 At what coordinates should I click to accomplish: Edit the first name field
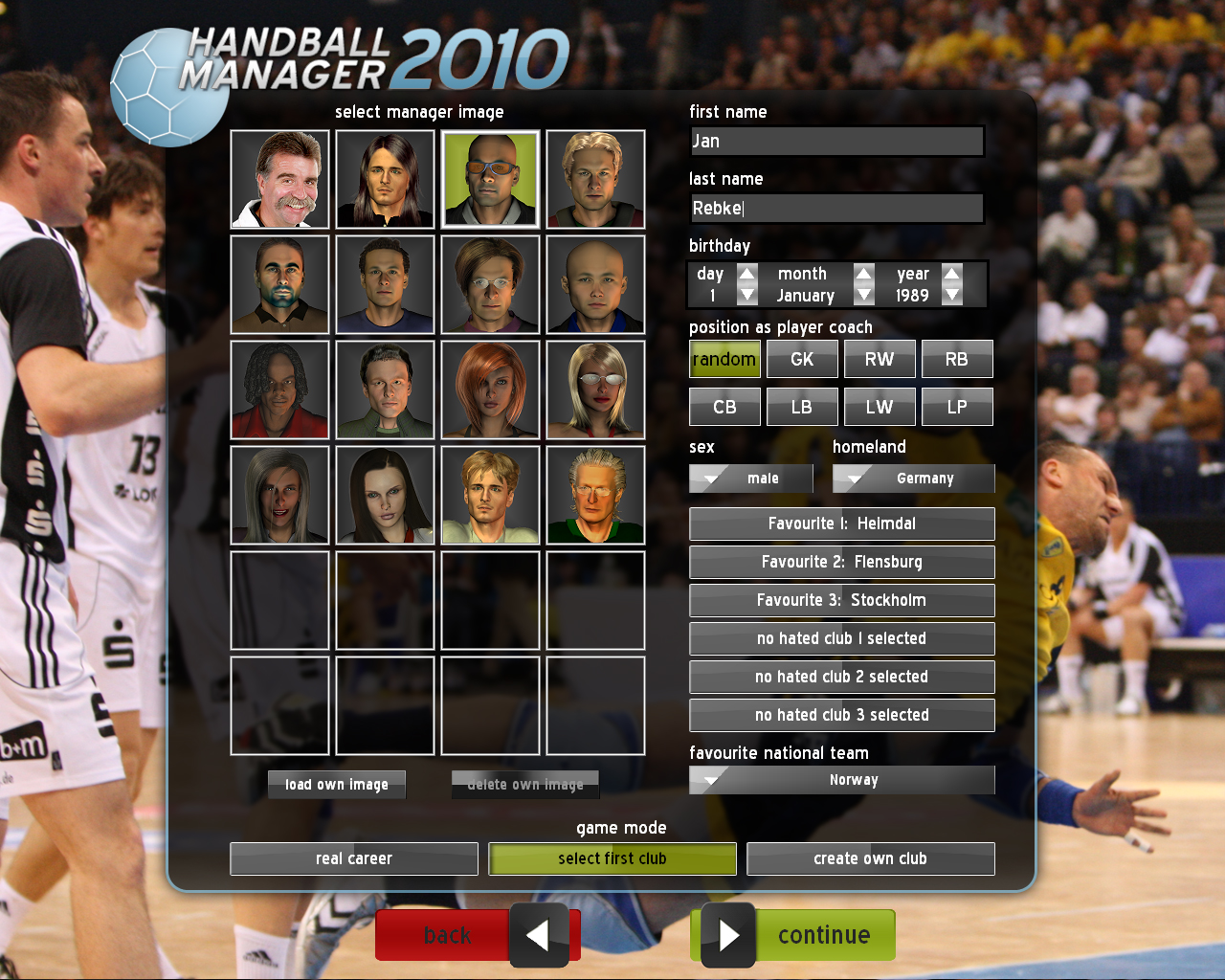pyautogui.click(x=836, y=142)
